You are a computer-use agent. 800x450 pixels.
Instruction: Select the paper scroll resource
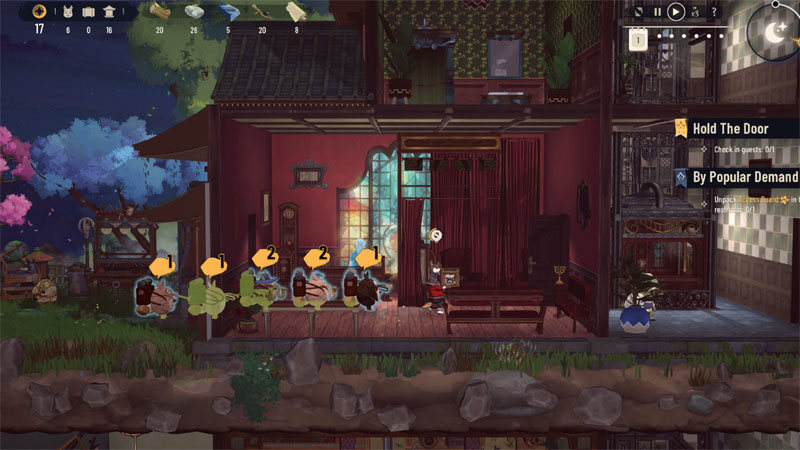pyautogui.click(x=295, y=11)
